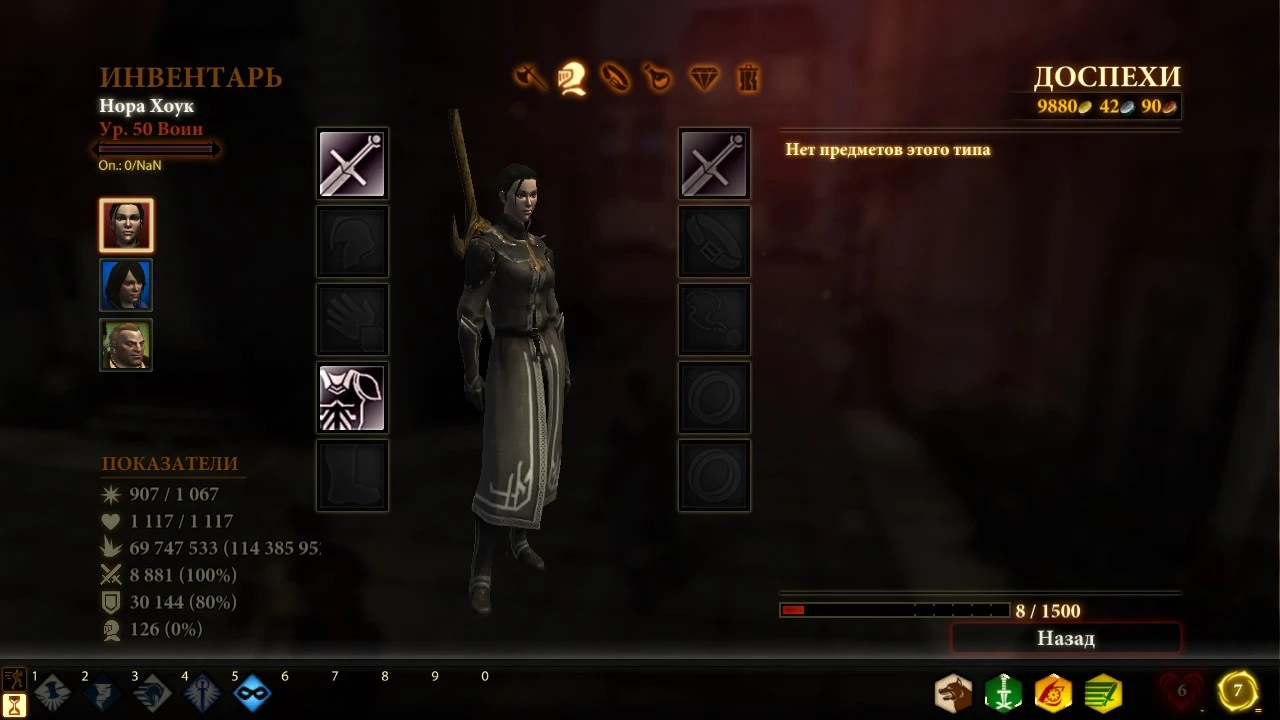Image resolution: width=1280 pixels, height=720 pixels.
Task: Select the equipped greatsword weapon slot
Action: pos(352,163)
